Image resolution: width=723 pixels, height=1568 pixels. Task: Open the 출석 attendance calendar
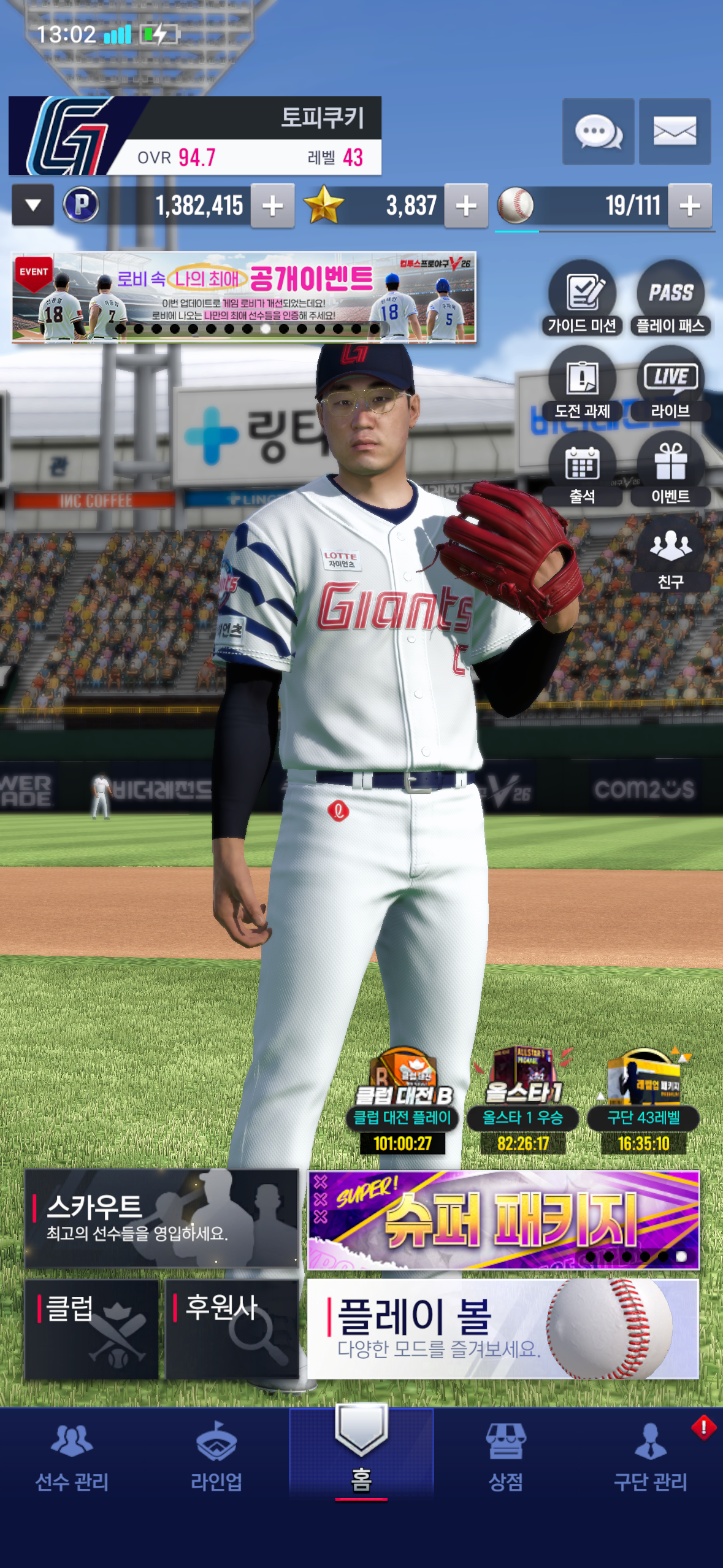point(582,469)
